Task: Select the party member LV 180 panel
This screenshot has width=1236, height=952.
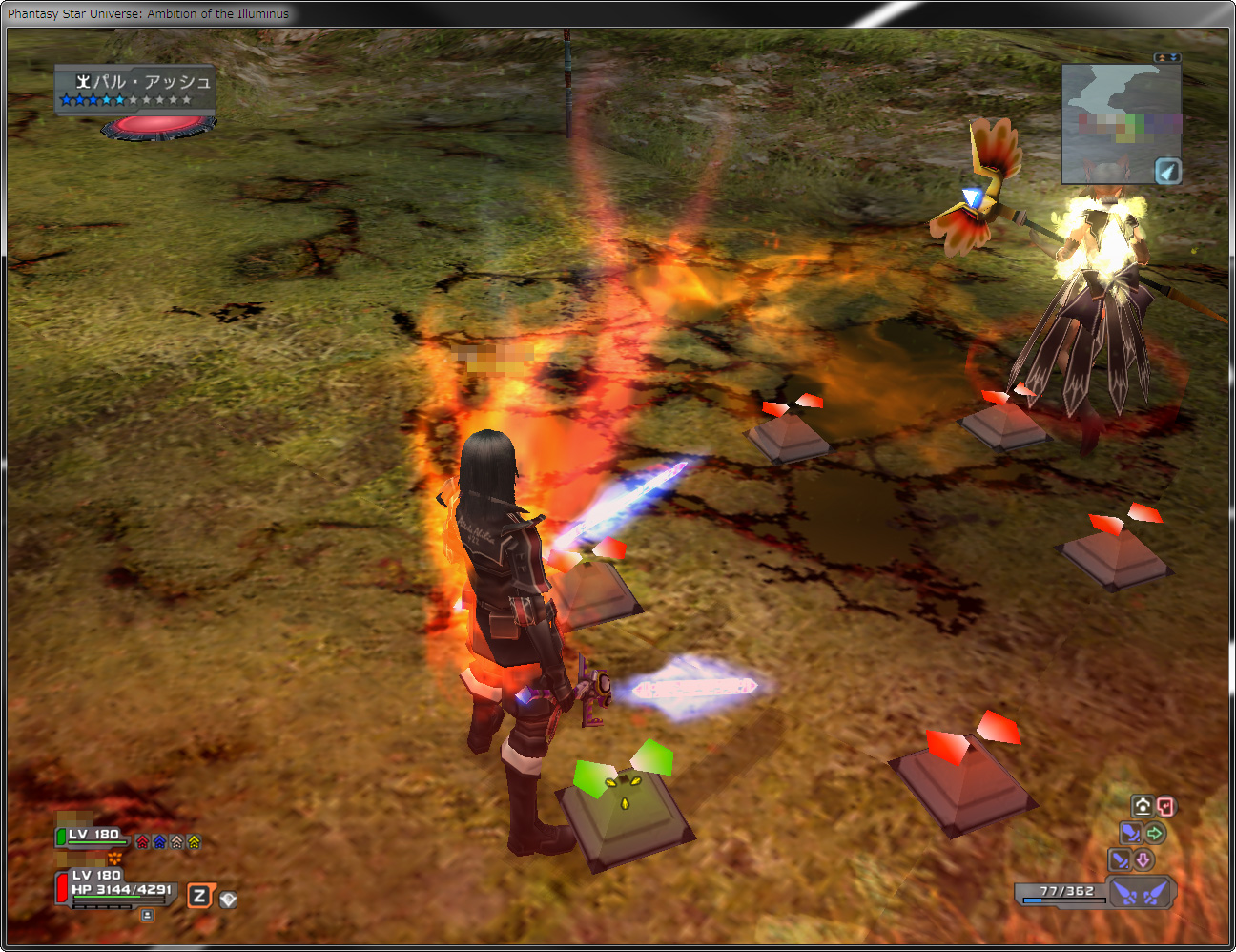Action: point(93,837)
